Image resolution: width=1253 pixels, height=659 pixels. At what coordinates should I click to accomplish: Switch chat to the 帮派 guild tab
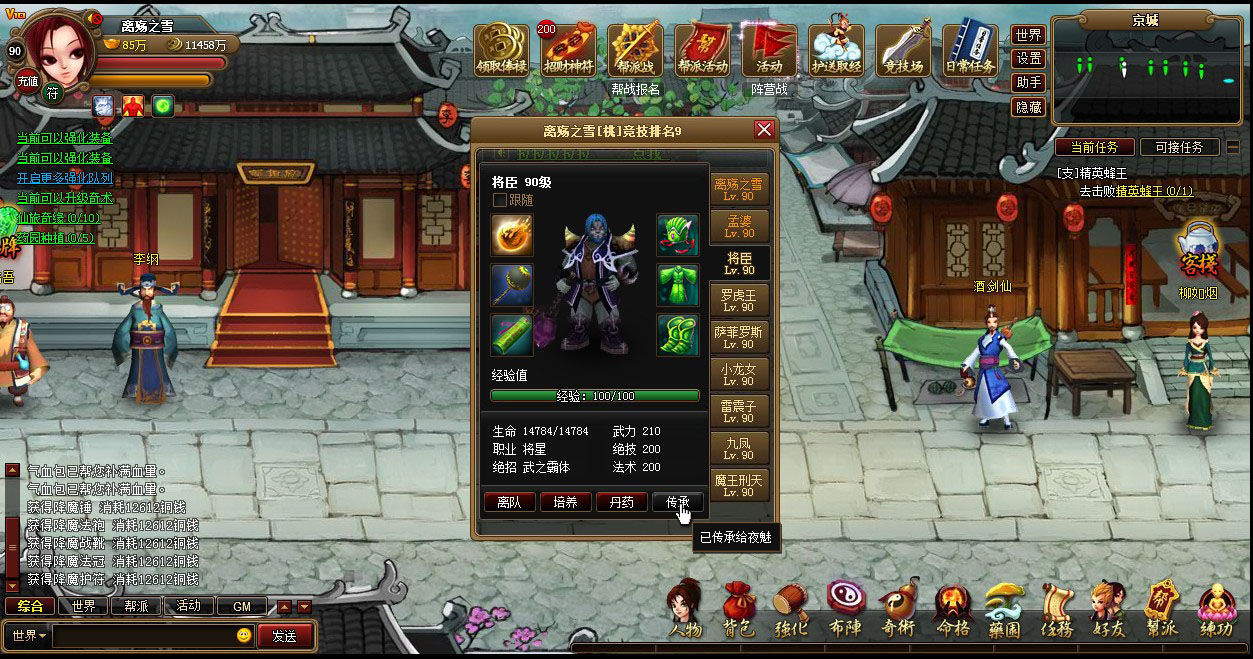point(136,606)
